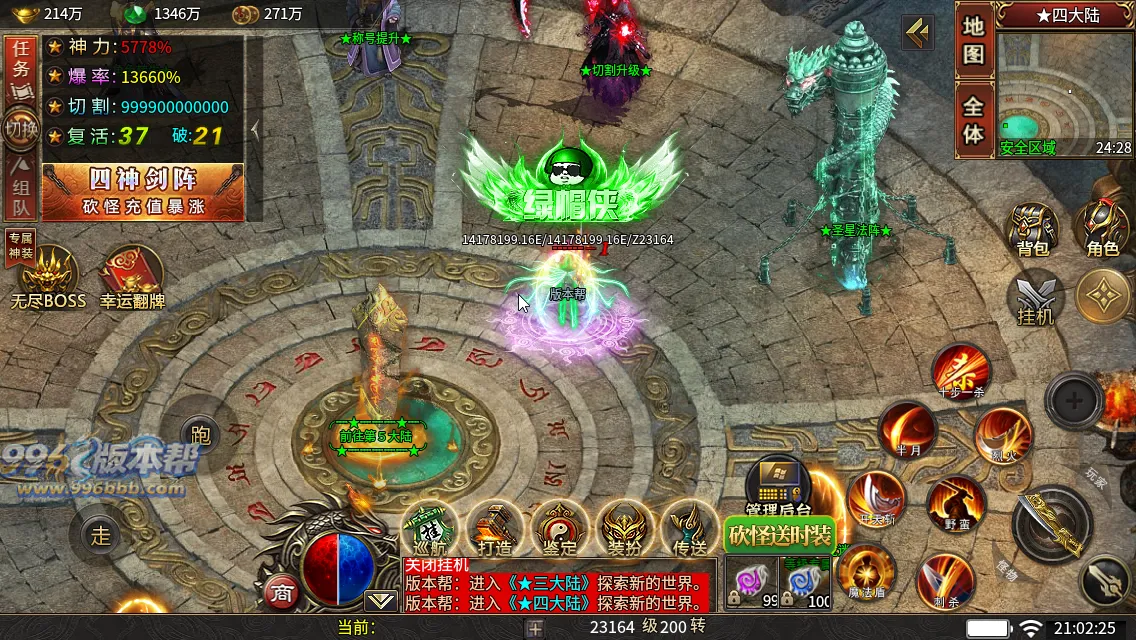Open the 打造 forging menu
Screen dimensions: 1136x640
[x=494, y=527]
